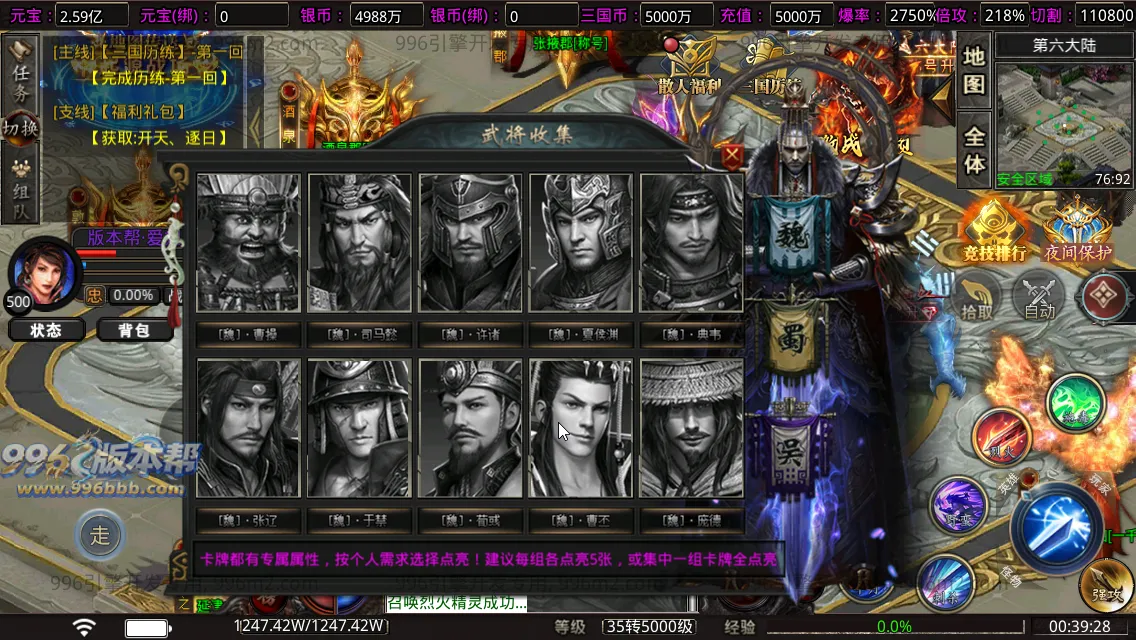Open the 任务 quest tab

click(20, 72)
